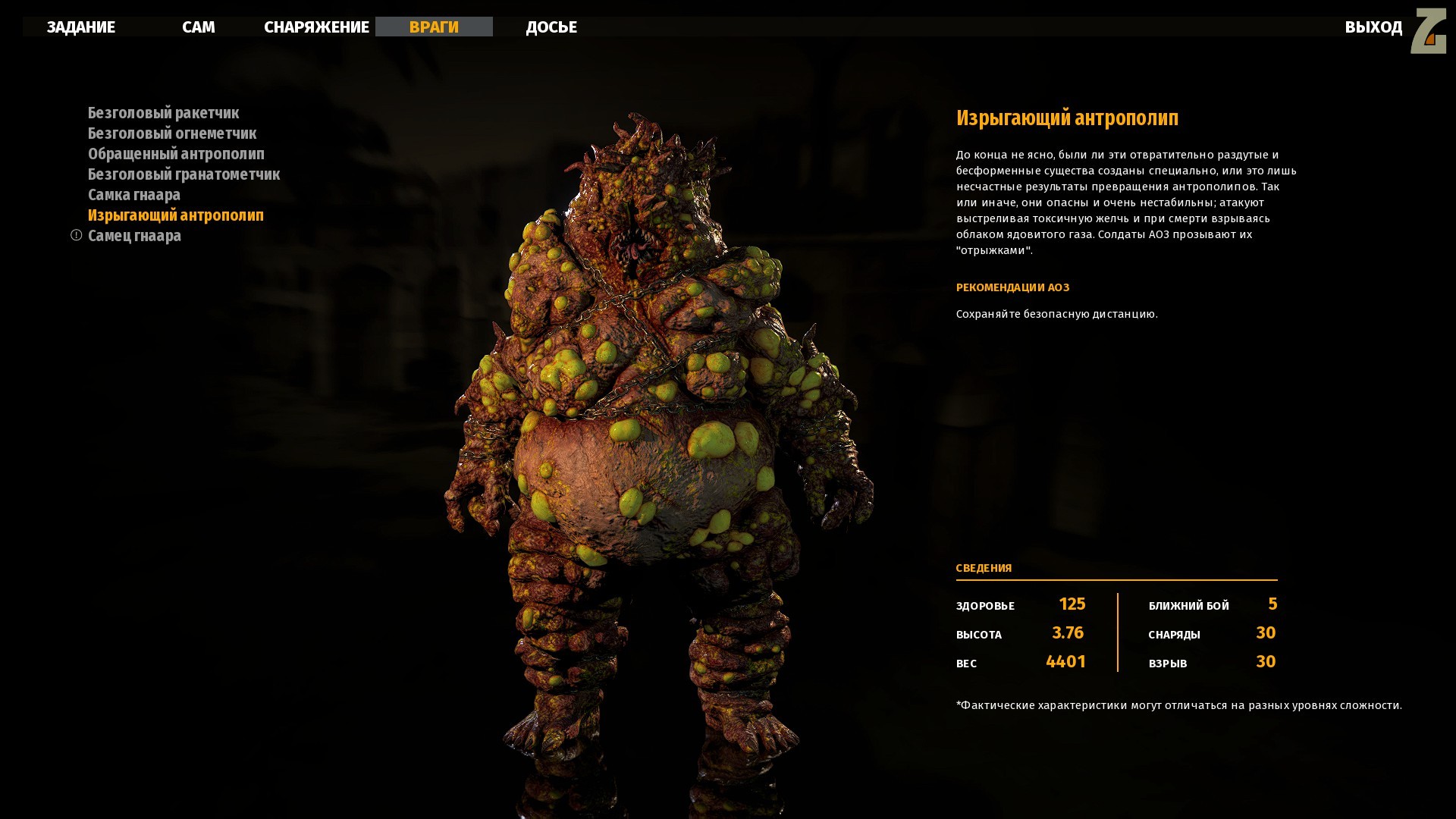This screenshot has height=819, width=1456.
Task: Show the СНАРЯЖЕНИЕ tab
Action: (316, 27)
